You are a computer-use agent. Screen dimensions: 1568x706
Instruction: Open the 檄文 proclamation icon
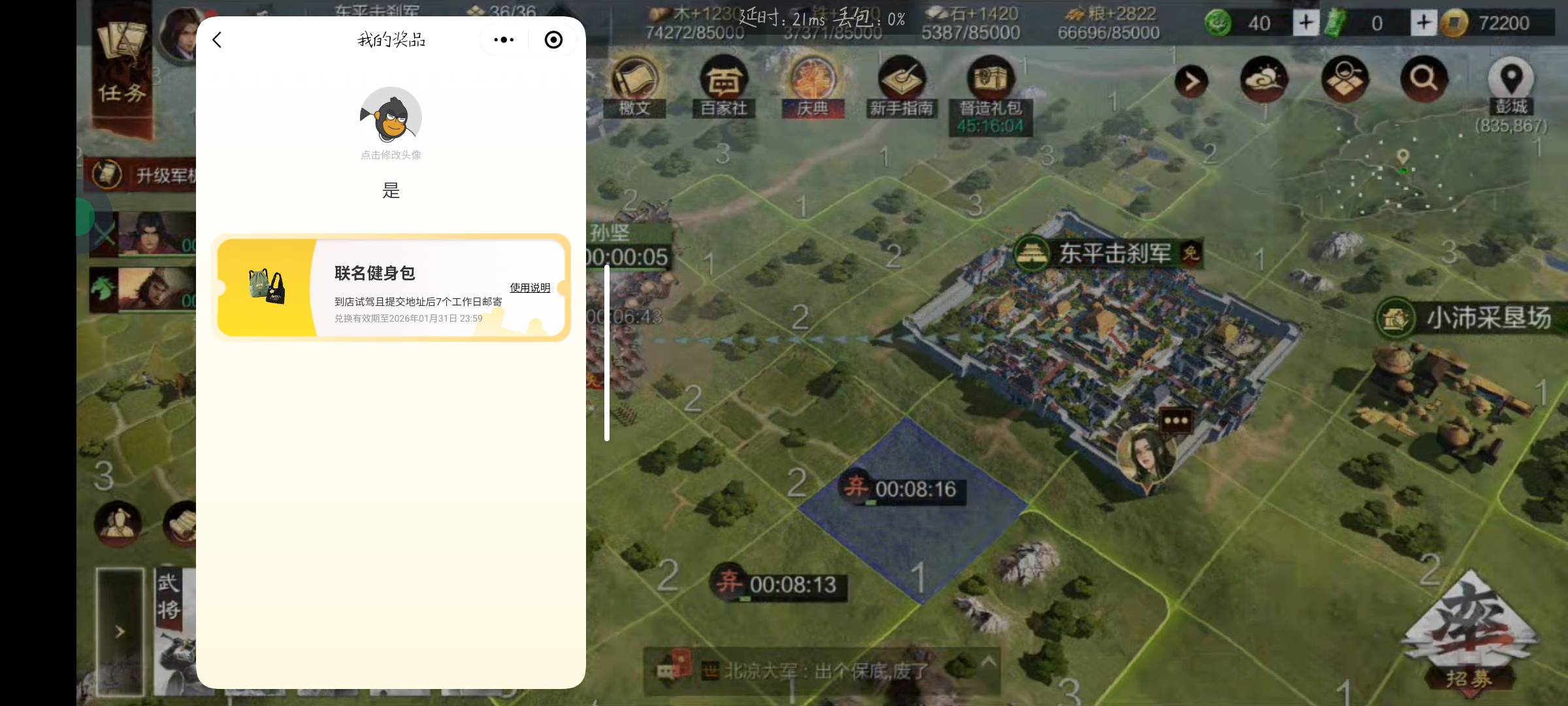634,86
